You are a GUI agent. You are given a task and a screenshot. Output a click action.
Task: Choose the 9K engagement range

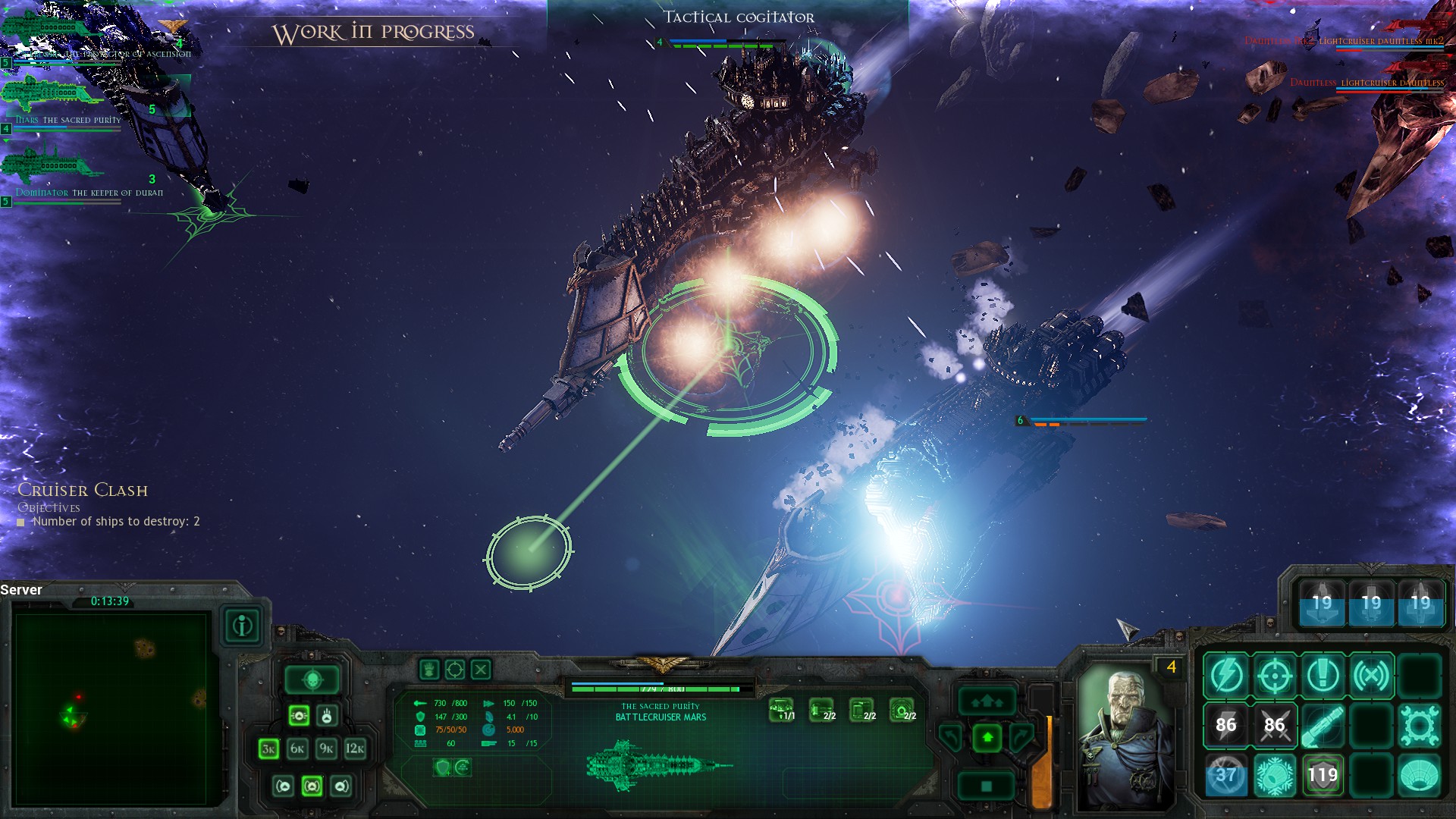point(326,749)
